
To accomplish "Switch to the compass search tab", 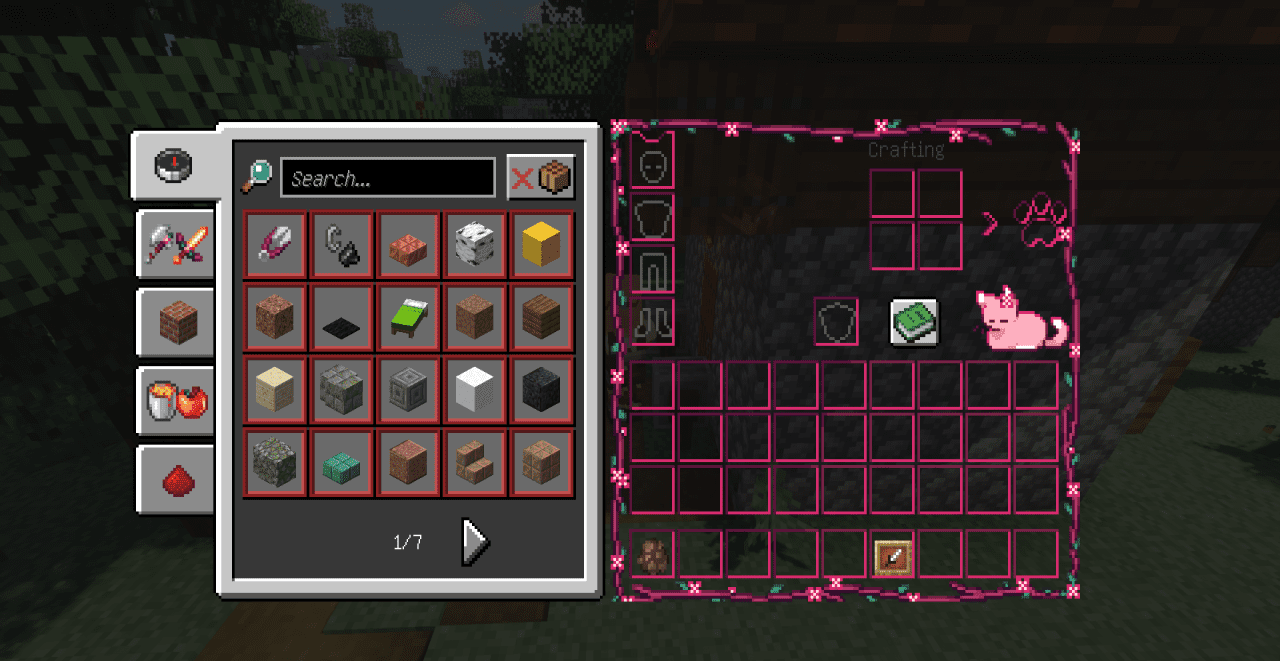I will tap(174, 165).
